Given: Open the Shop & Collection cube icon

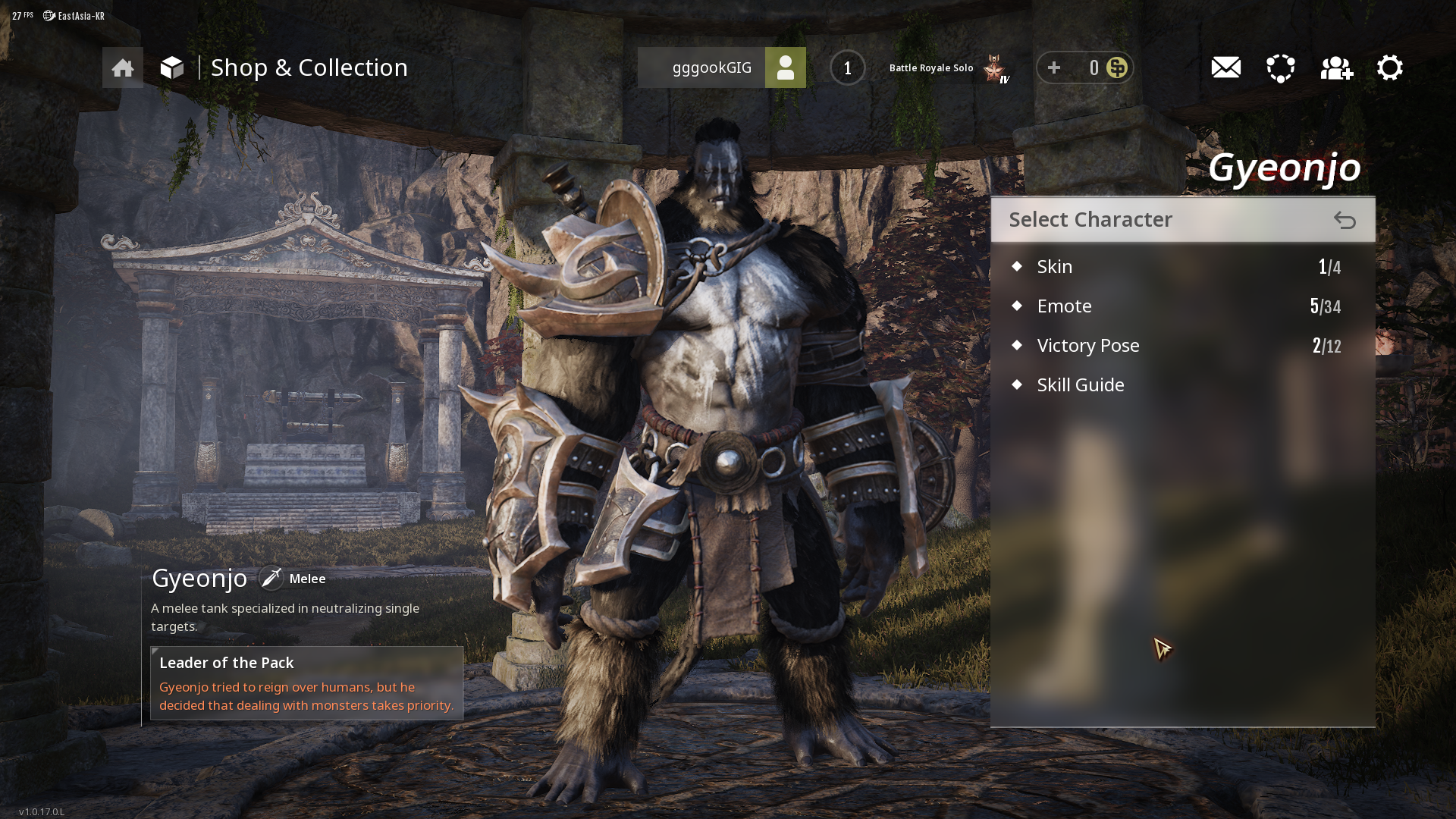Looking at the screenshot, I should tap(172, 68).
